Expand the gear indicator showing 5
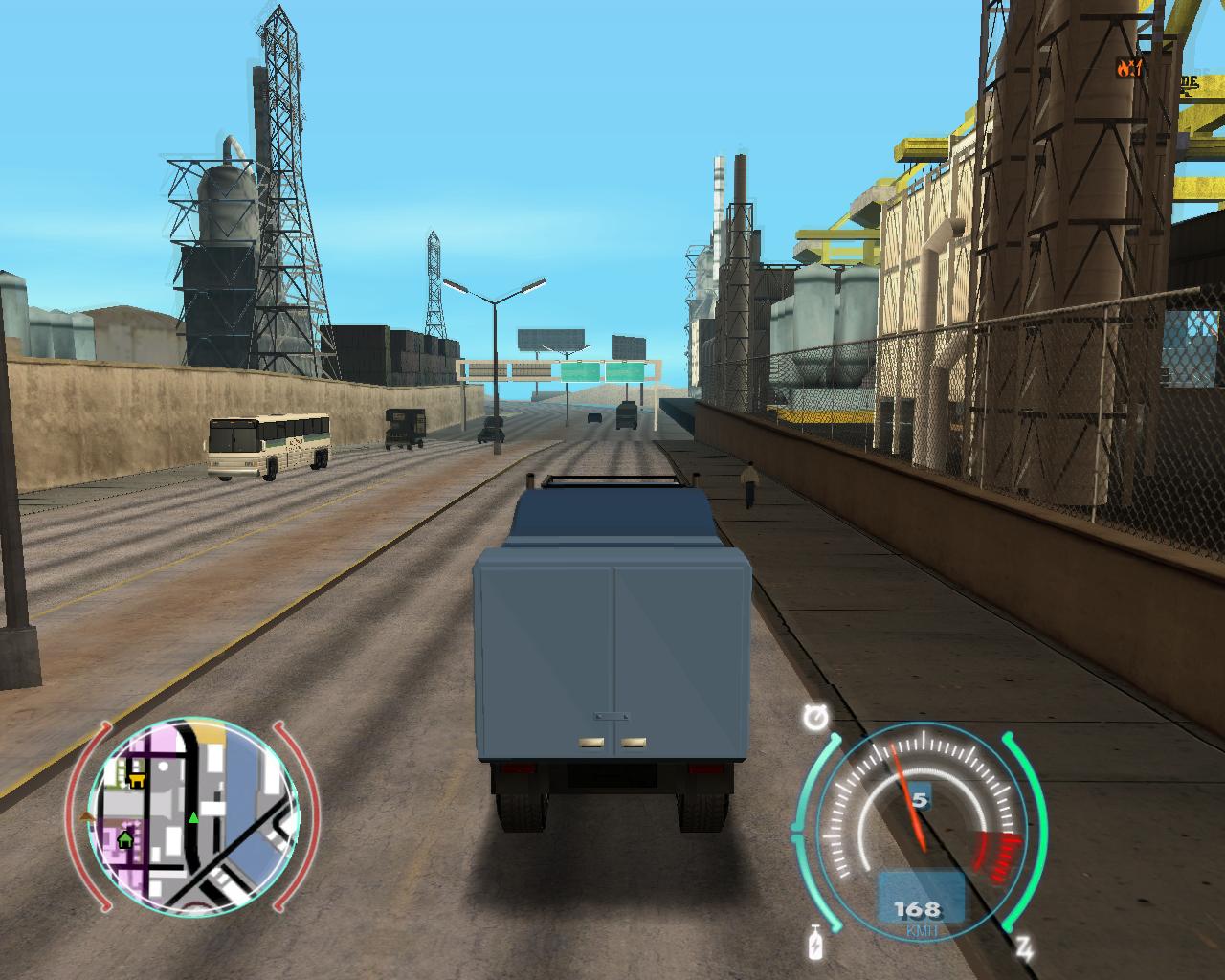This screenshot has width=1225, height=980. (922, 797)
